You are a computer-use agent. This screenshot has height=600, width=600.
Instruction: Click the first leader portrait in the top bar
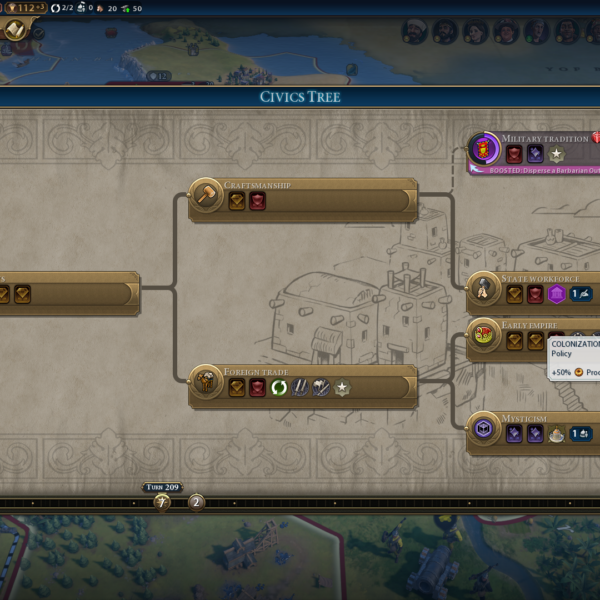414,32
